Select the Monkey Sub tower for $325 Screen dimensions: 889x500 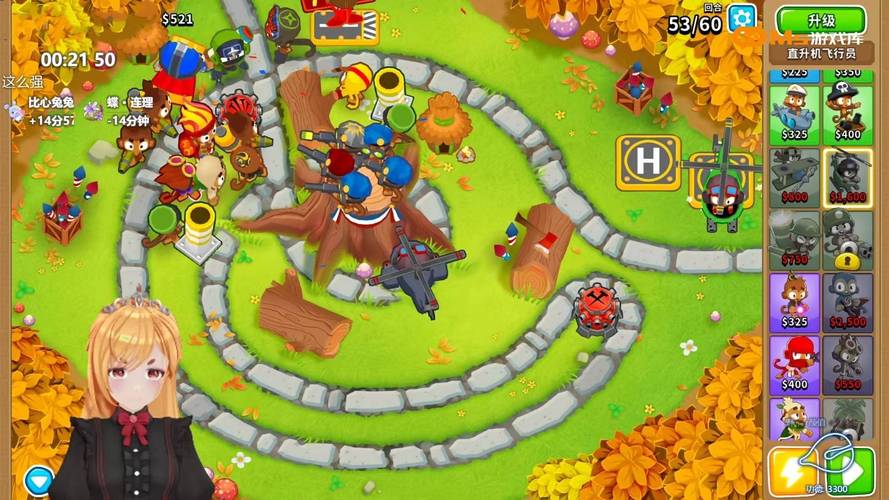794,110
